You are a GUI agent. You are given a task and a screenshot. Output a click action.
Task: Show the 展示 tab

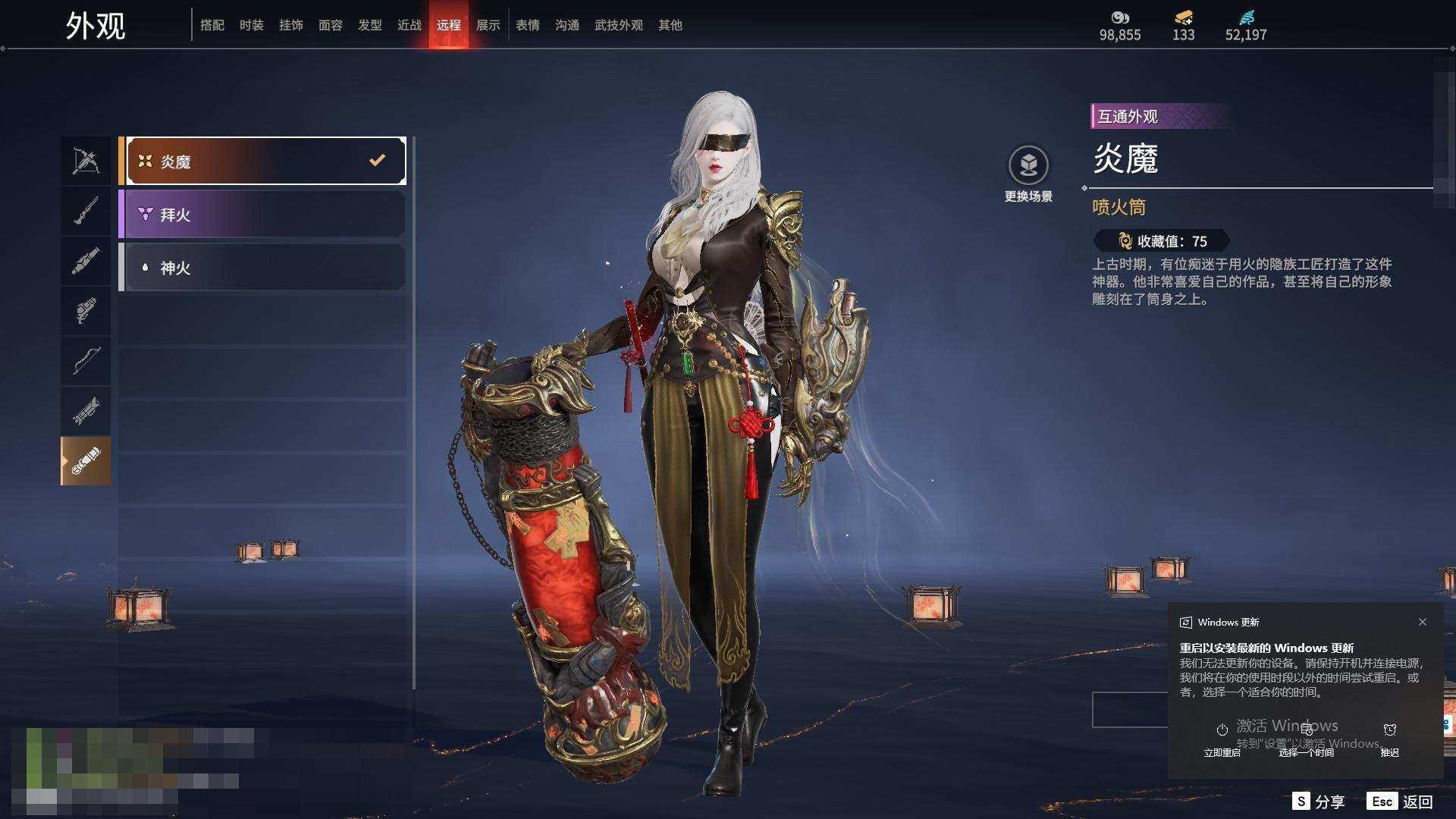click(488, 25)
